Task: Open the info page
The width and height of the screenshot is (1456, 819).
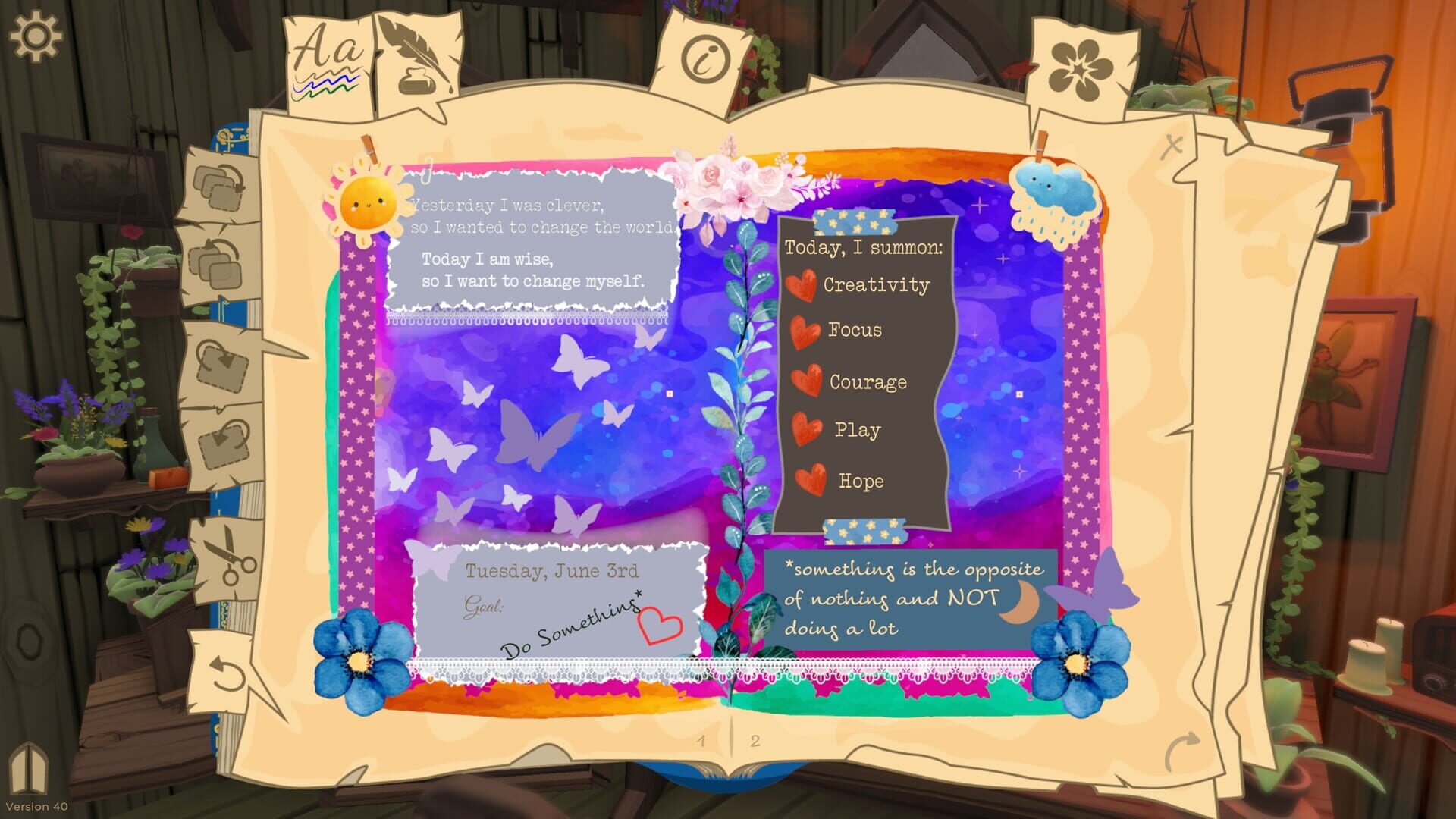Action: point(704,55)
